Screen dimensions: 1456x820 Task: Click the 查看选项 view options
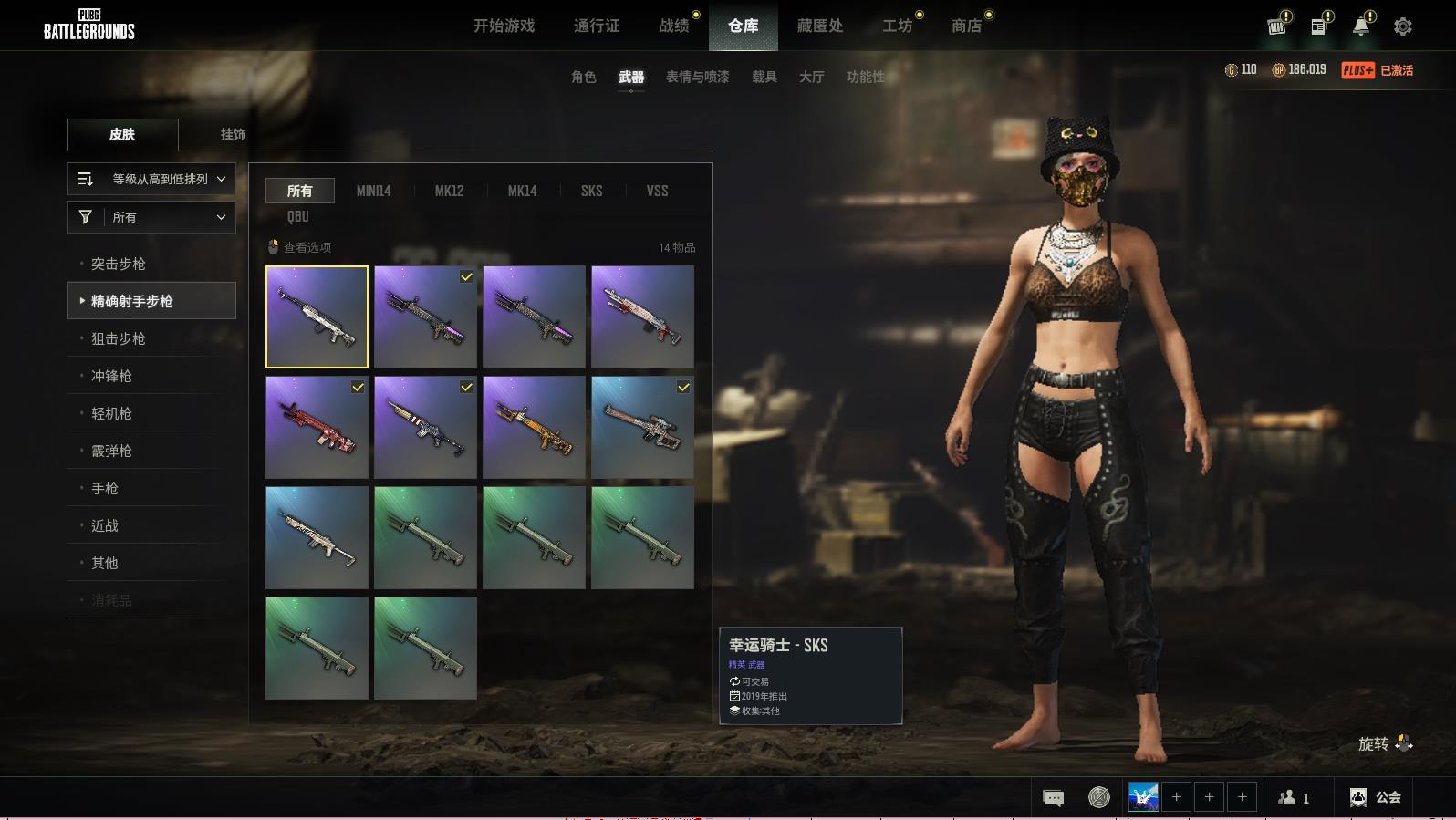click(299, 247)
